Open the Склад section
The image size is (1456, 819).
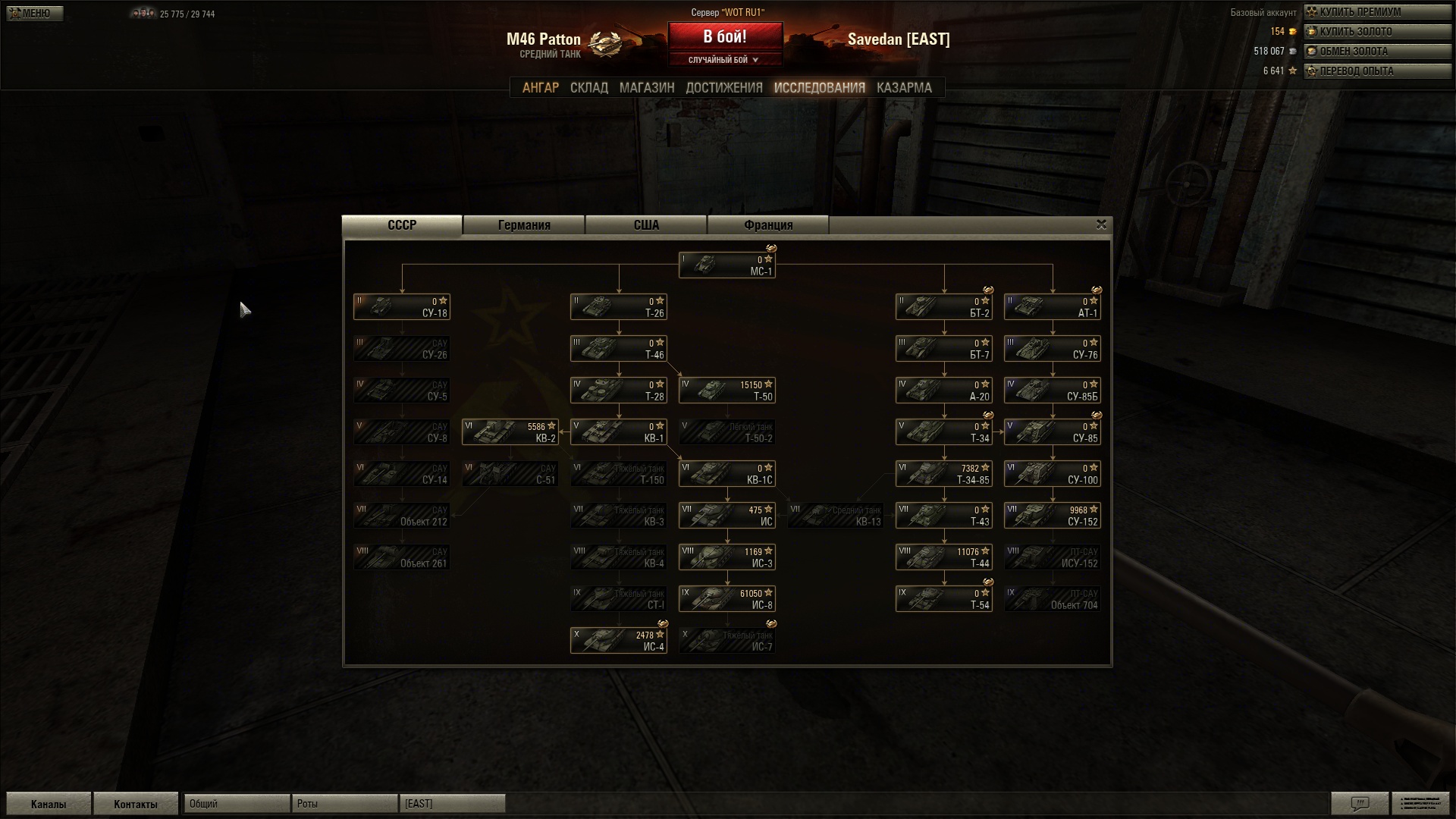[588, 88]
